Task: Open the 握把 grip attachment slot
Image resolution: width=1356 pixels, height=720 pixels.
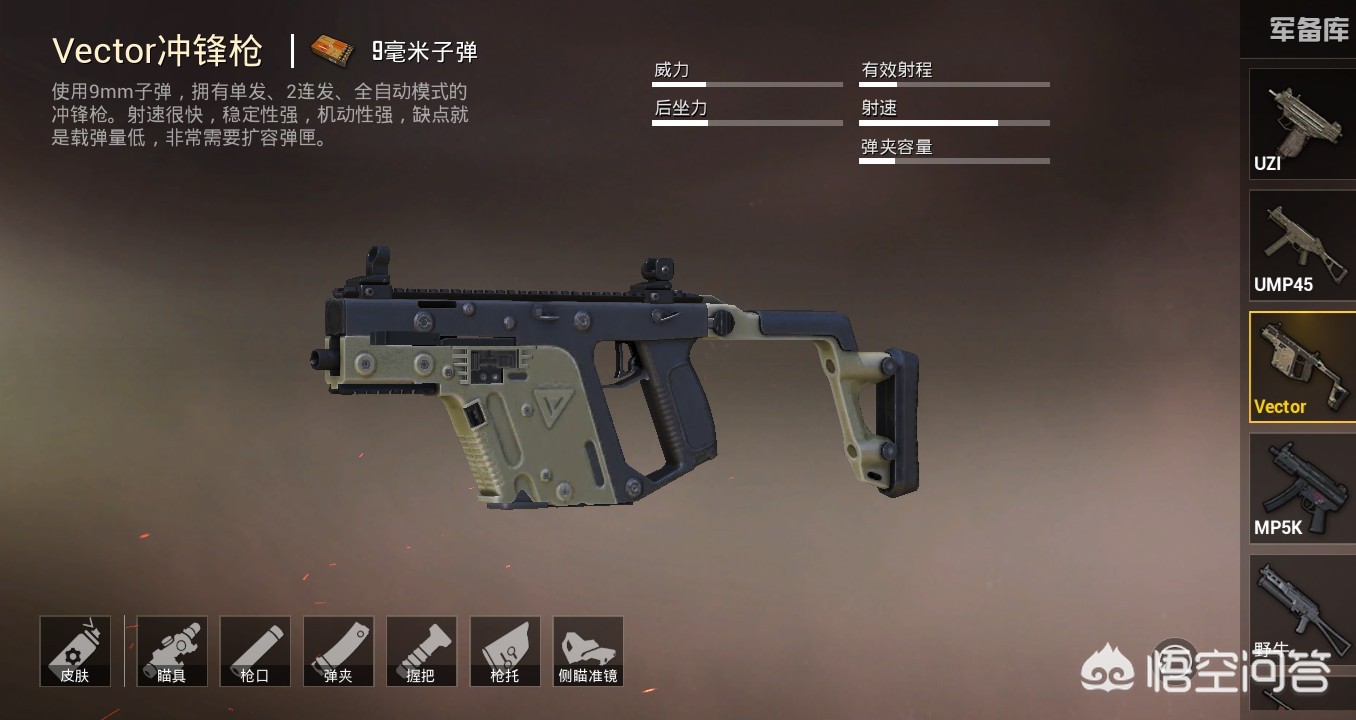Action: pos(421,651)
